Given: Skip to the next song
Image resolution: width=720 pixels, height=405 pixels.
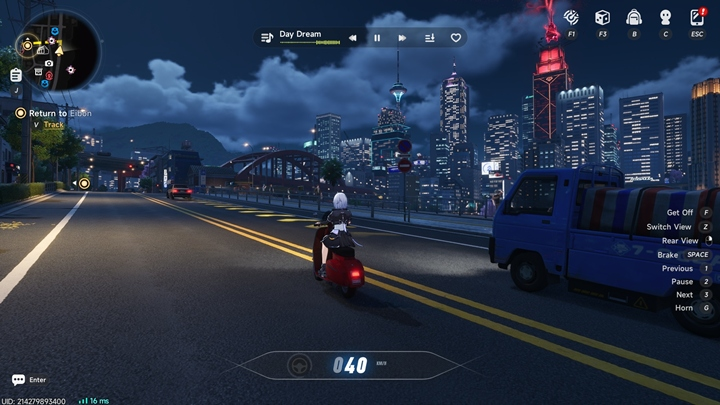Looking at the screenshot, I should (402, 38).
